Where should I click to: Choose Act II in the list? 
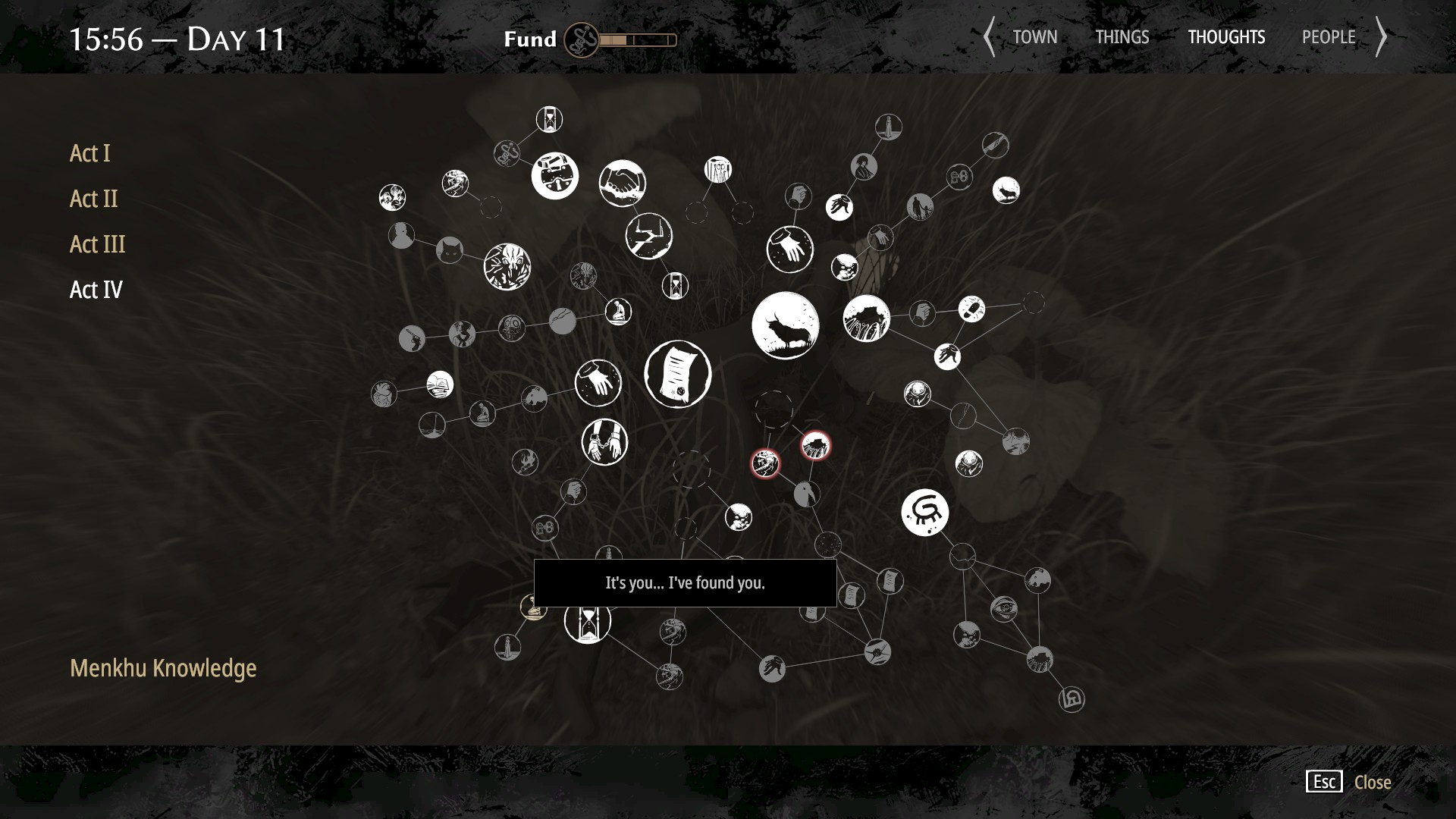(93, 199)
